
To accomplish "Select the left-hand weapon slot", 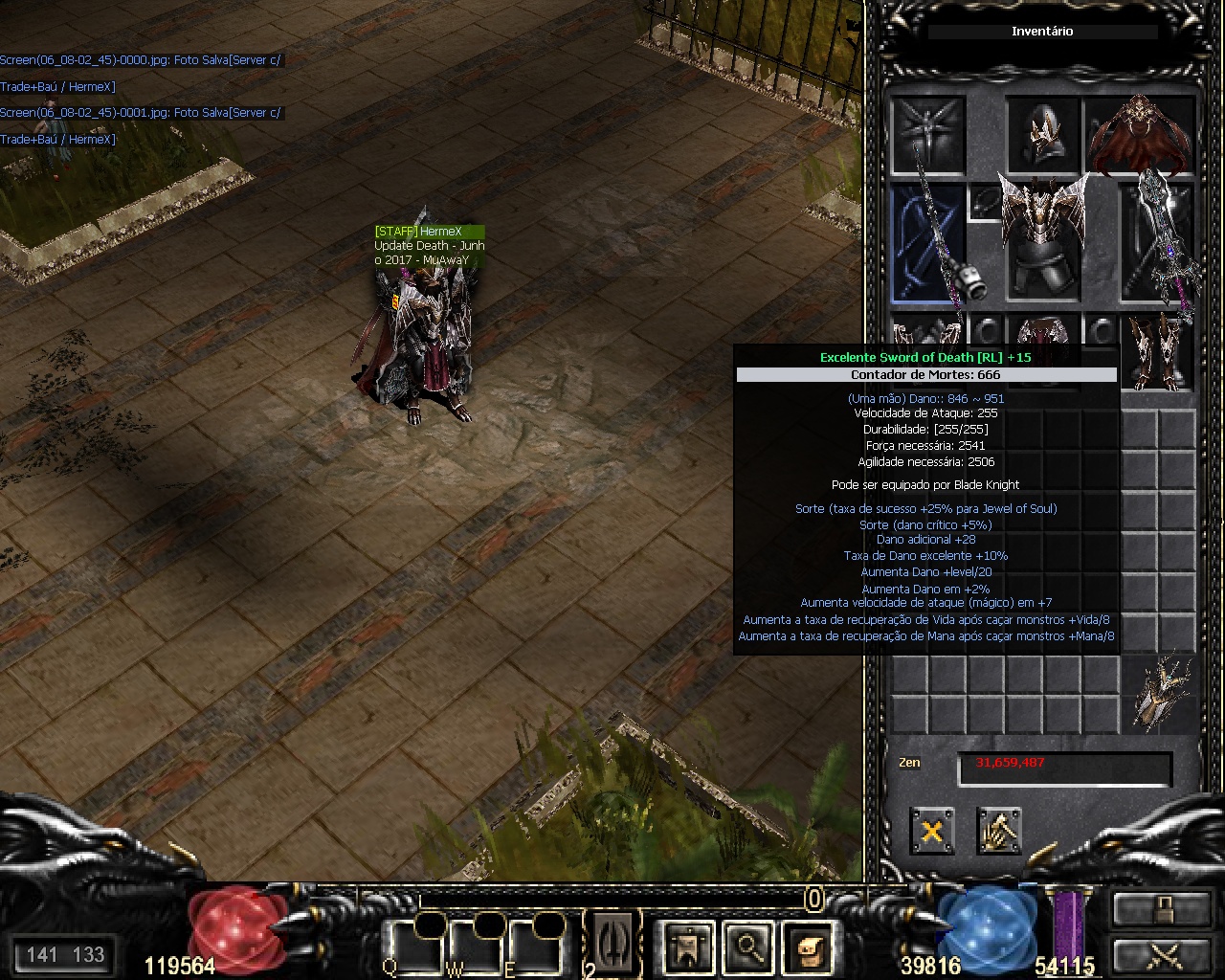I will 927,242.
